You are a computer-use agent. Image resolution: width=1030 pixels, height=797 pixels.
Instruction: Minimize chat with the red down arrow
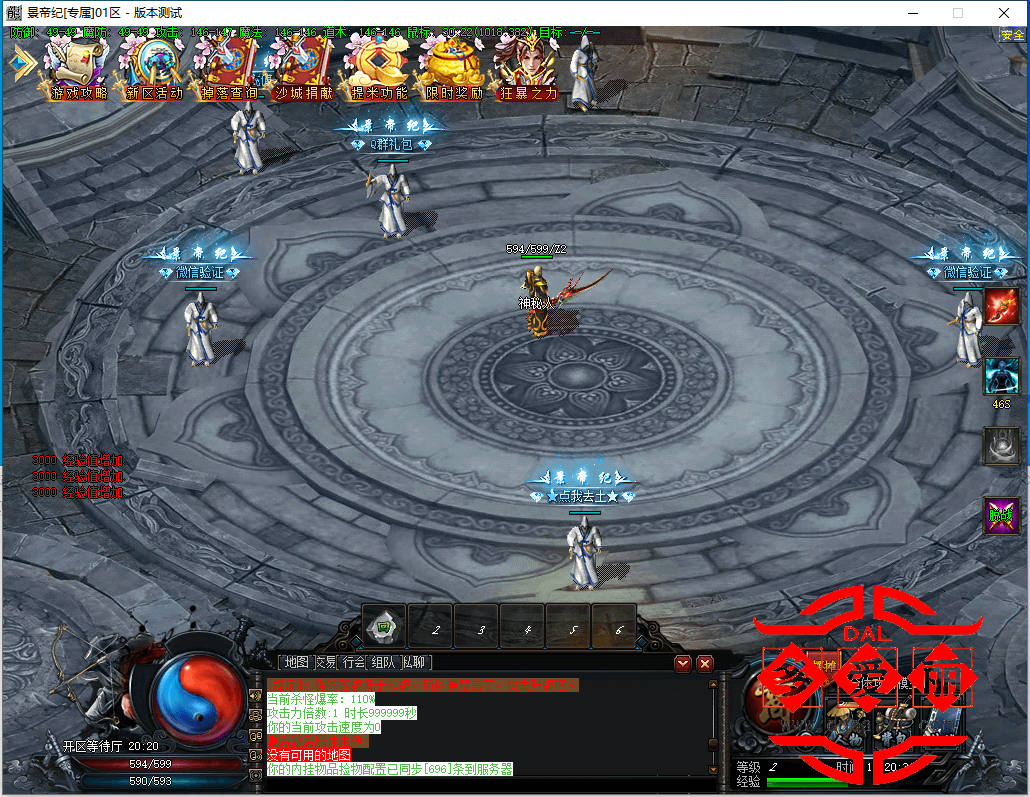(x=683, y=662)
